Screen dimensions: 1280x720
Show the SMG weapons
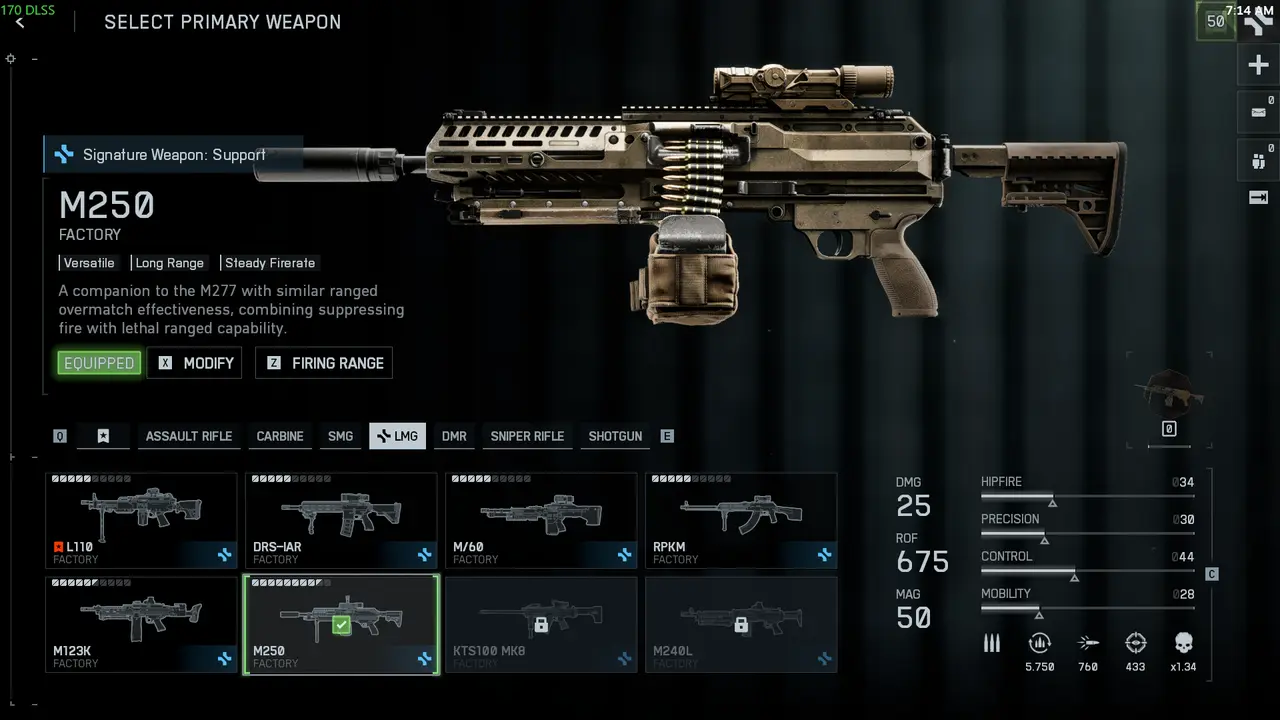[340, 436]
